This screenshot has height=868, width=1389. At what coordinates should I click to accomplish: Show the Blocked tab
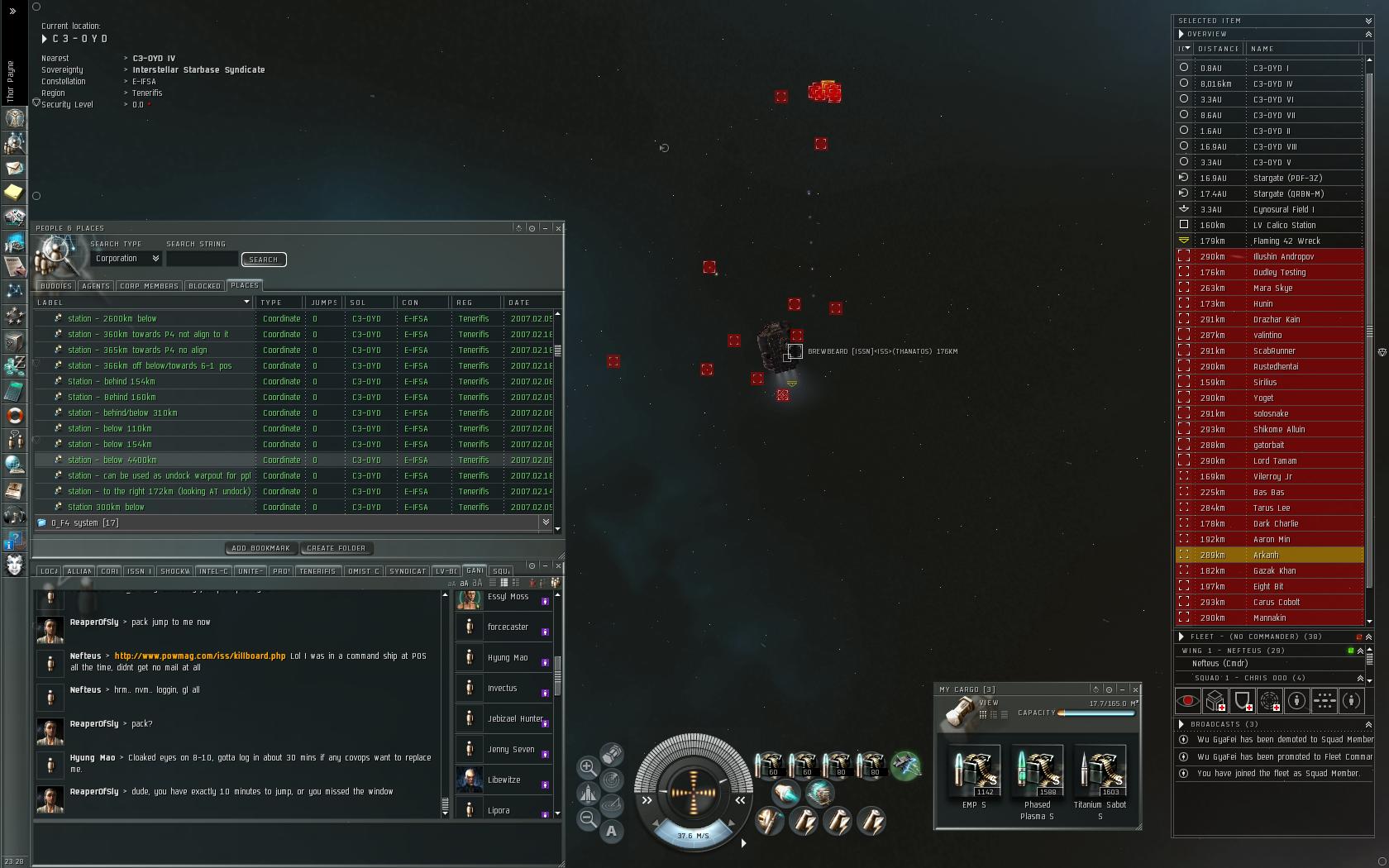(x=204, y=286)
